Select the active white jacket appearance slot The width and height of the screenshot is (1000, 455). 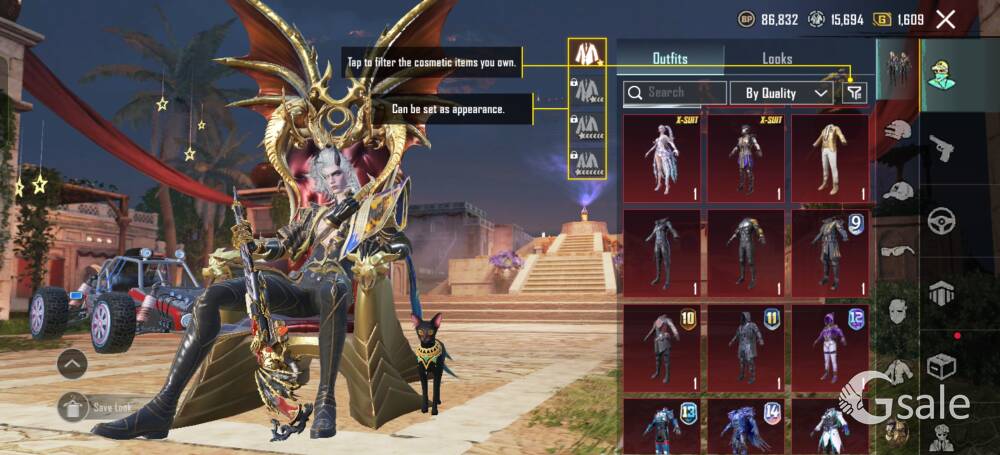[586, 55]
